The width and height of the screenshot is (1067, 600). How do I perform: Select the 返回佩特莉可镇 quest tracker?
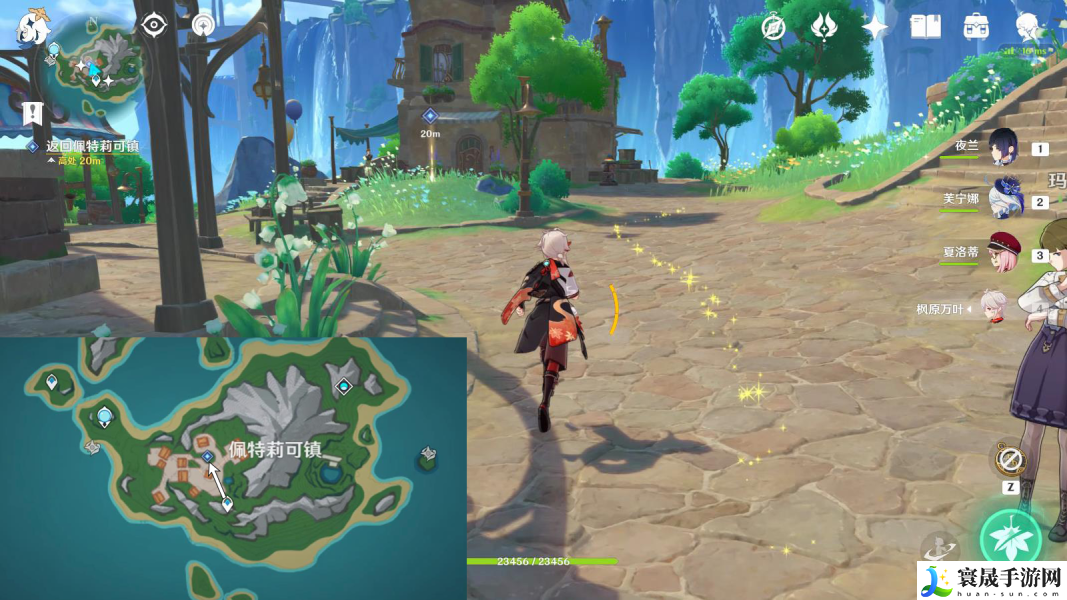92,146
